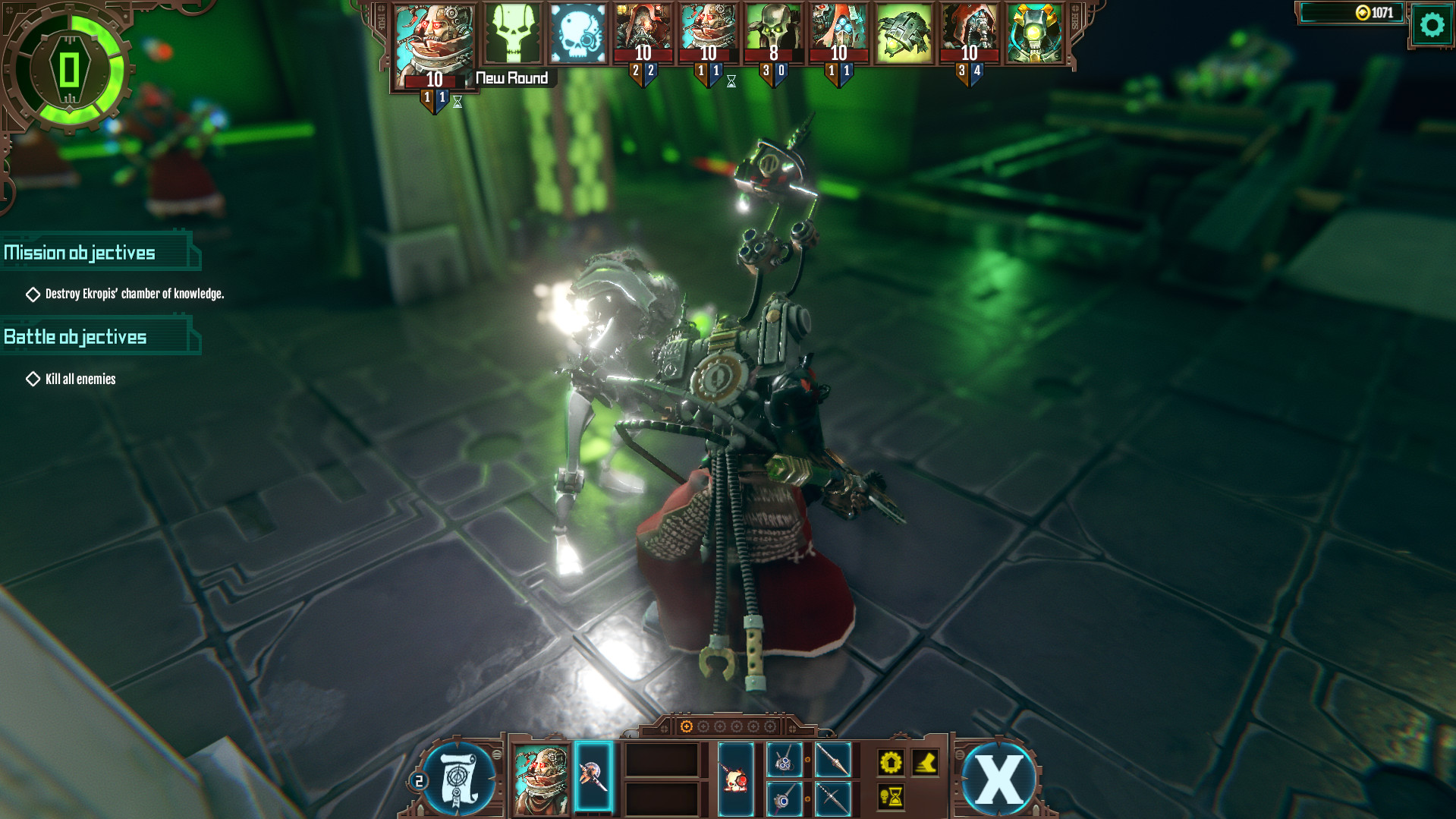Check the Kill all enemies objective marker
Image resolution: width=1456 pixels, height=819 pixels.
click(x=33, y=378)
